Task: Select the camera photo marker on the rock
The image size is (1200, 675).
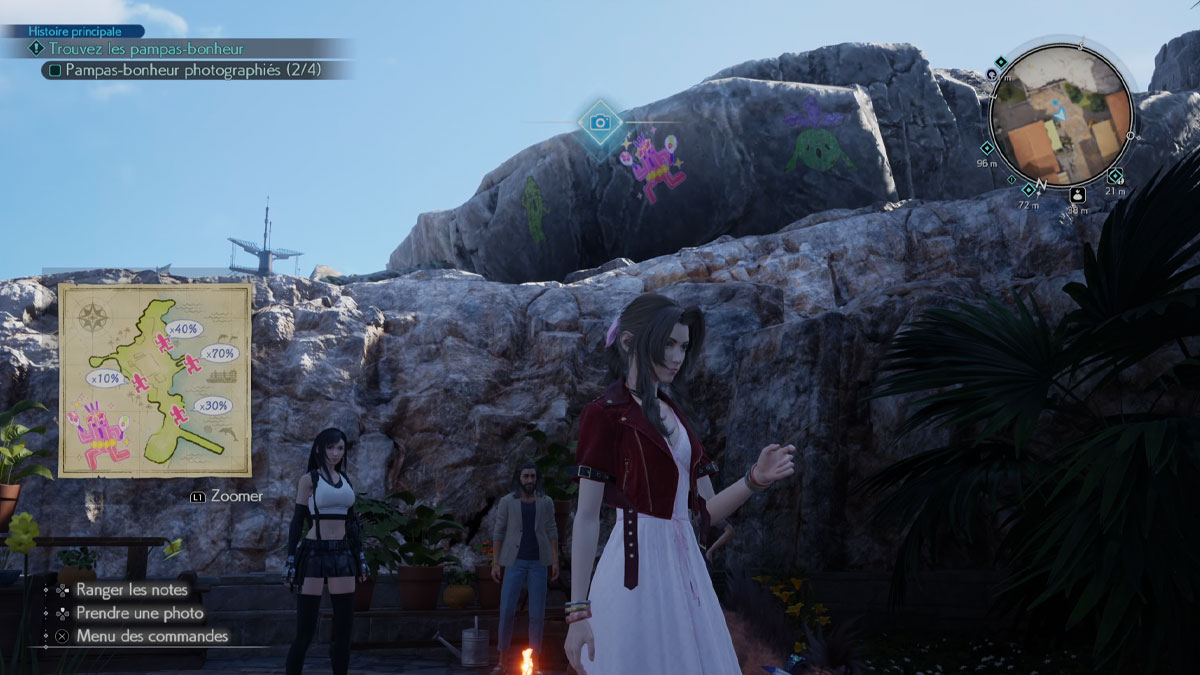Action: pyautogui.click(x=600, y=122)
